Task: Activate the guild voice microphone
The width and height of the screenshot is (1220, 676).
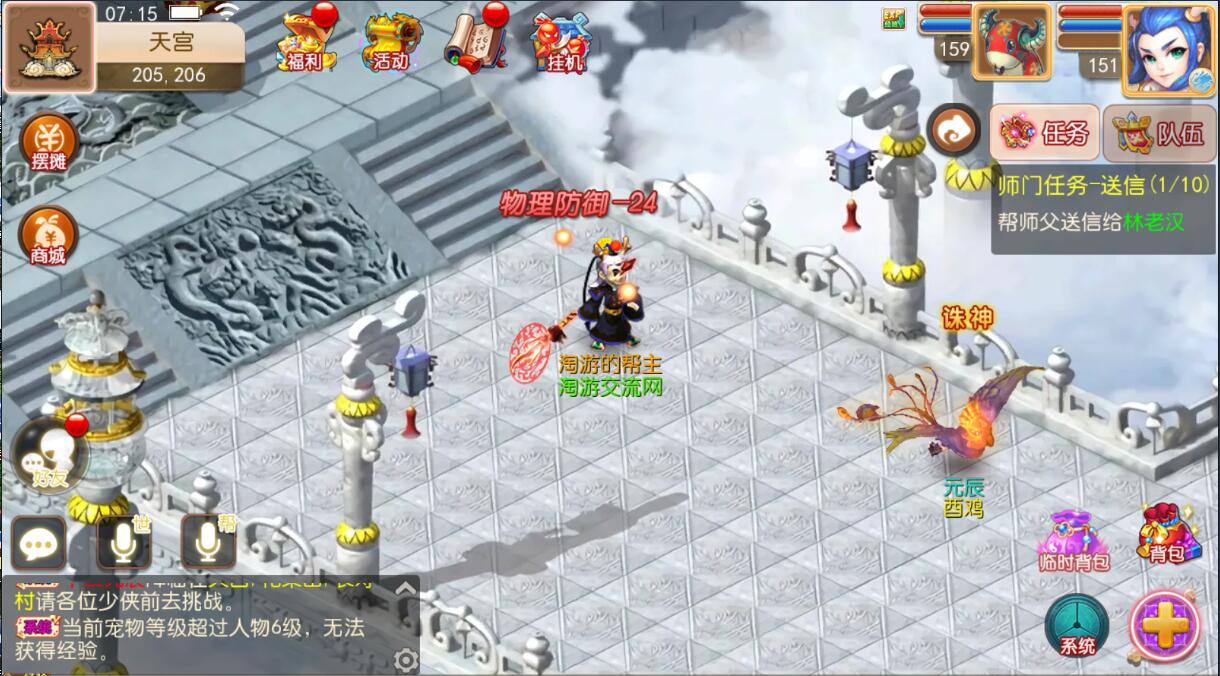Action: pyautogui.click(x=208, y=543)
